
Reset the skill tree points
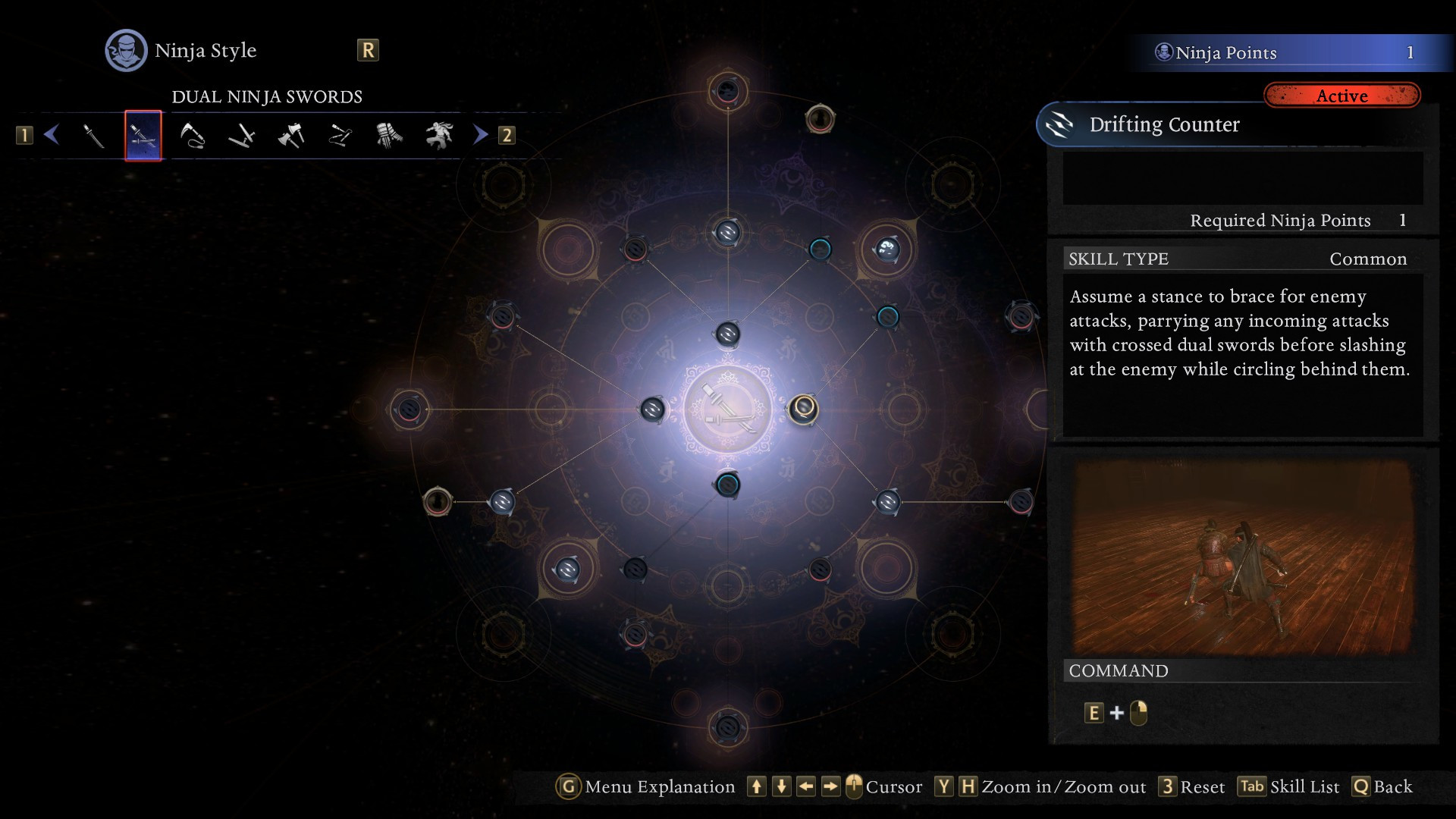[x=1191, y=786]
